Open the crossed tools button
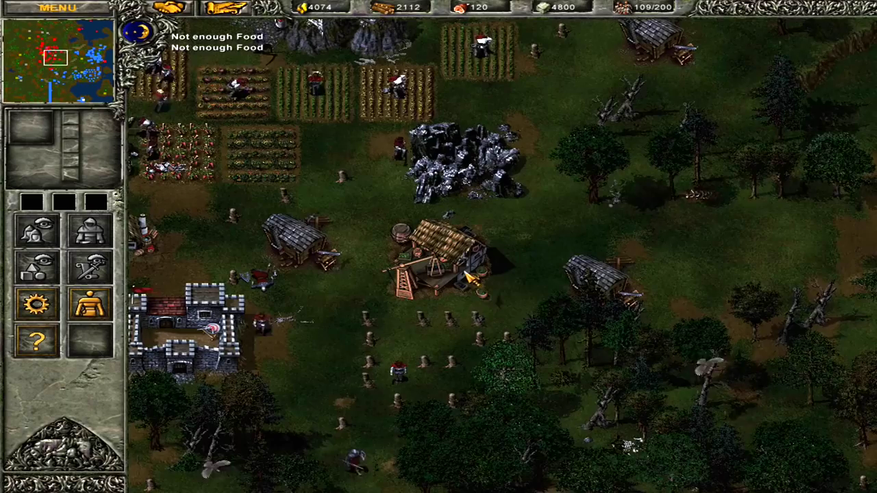This screenshot has width=877, height=493. (x=89, y=268)
